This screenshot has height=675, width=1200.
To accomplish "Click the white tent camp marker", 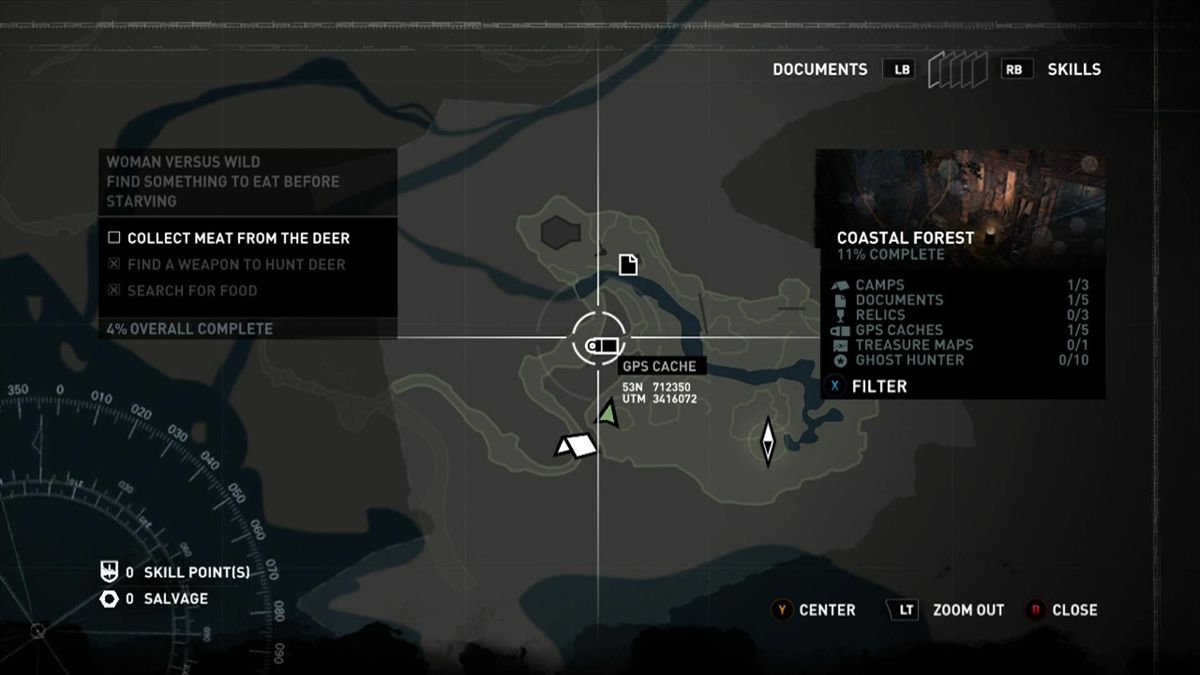I will coord(575,446).
